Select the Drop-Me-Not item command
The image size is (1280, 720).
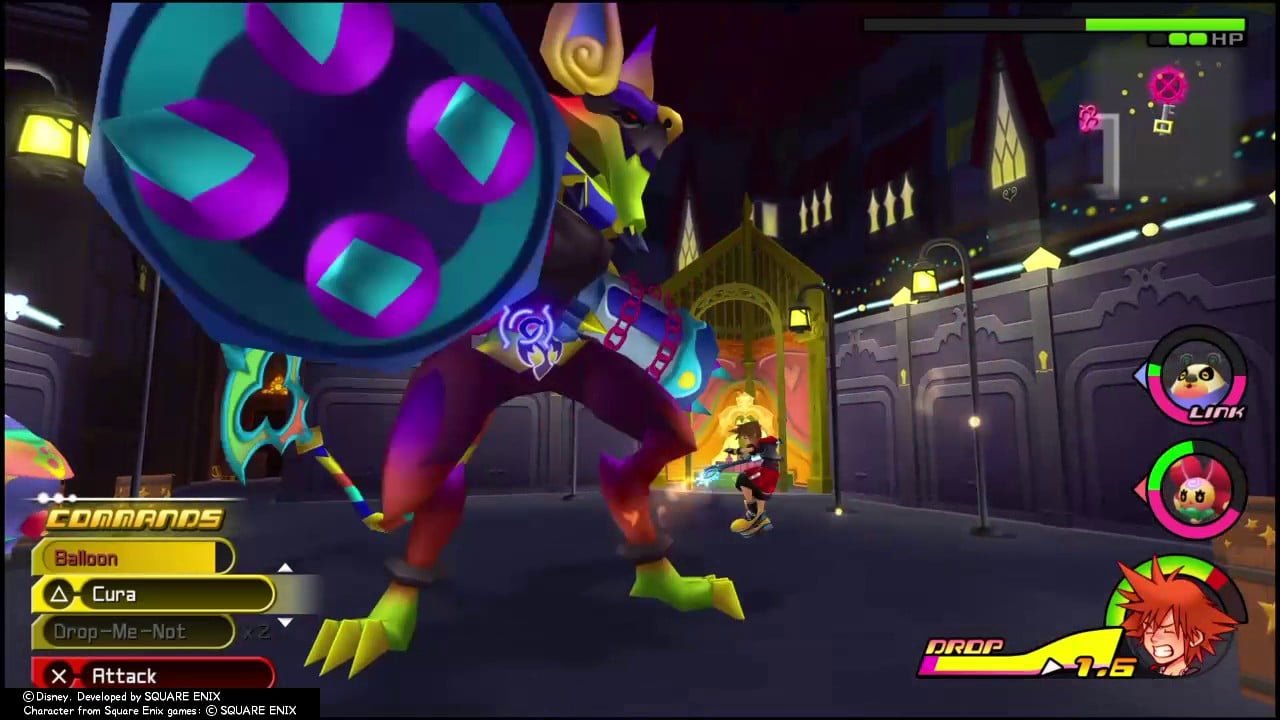(x=132, y=632)
